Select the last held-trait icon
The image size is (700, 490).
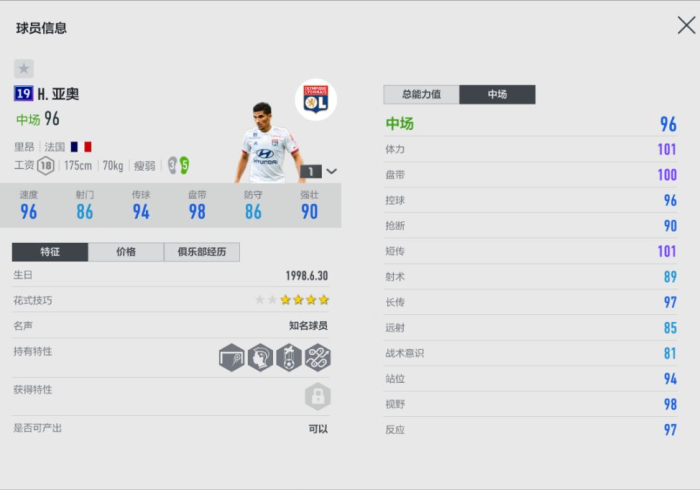click(x=318, y=357)
